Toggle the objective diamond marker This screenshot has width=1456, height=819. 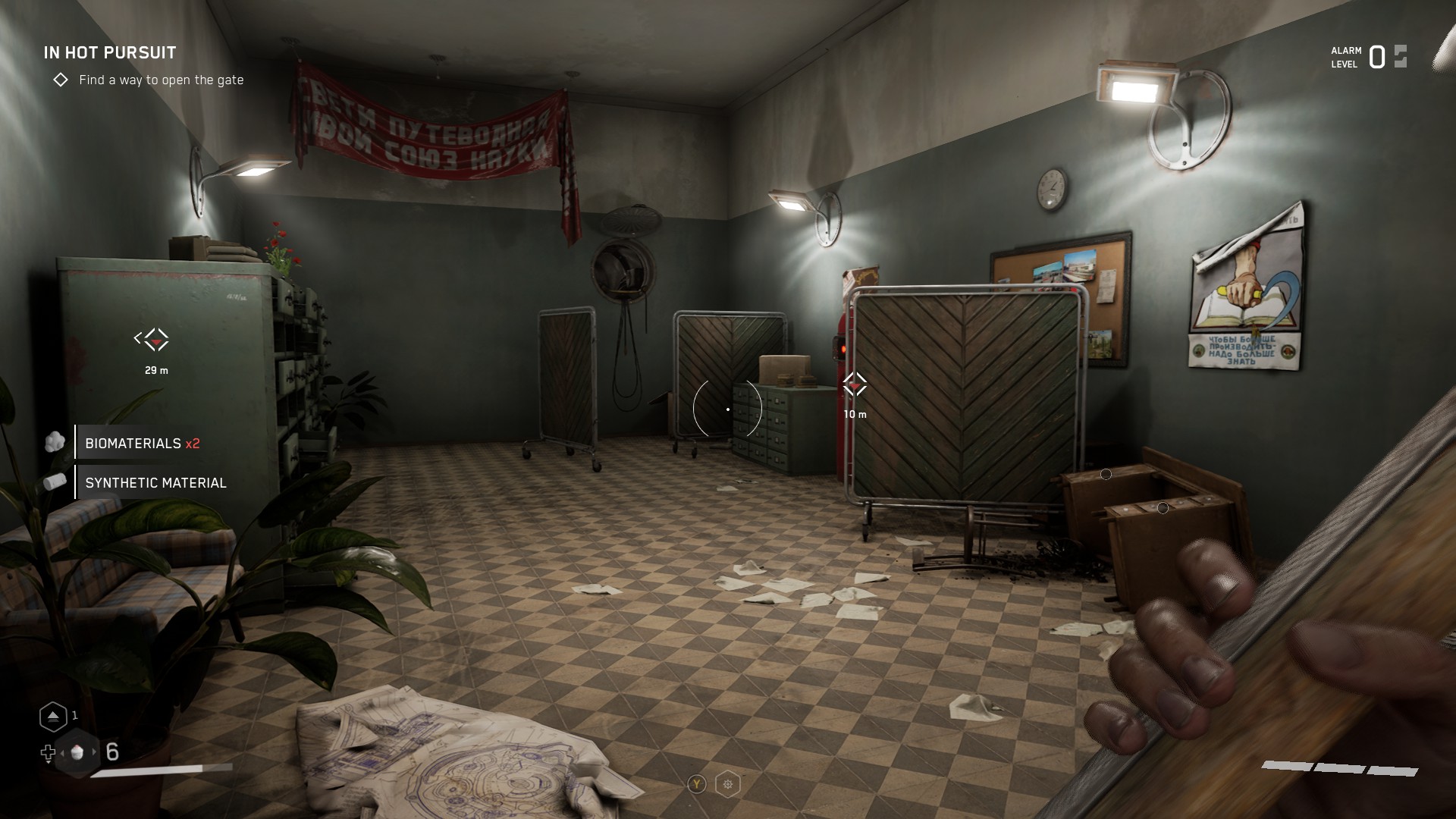[62, 79]
